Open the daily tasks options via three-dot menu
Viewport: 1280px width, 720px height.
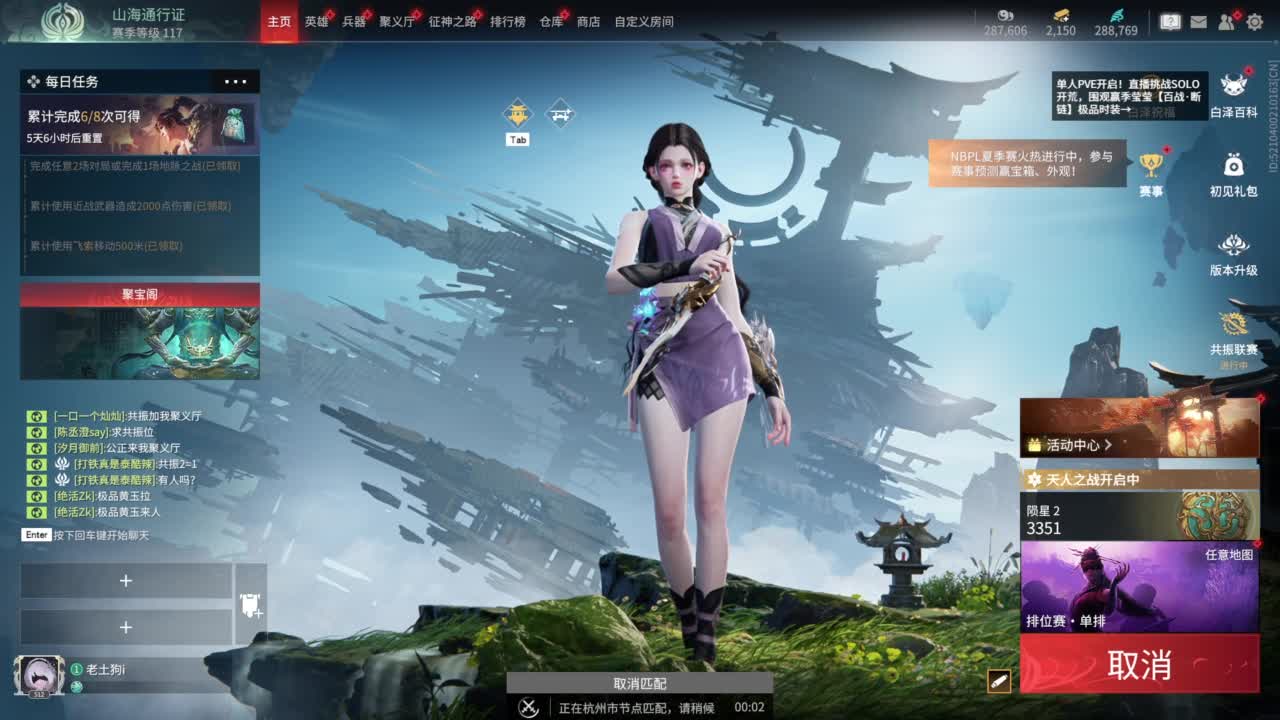pyautogui.click(x=237, y=81)
